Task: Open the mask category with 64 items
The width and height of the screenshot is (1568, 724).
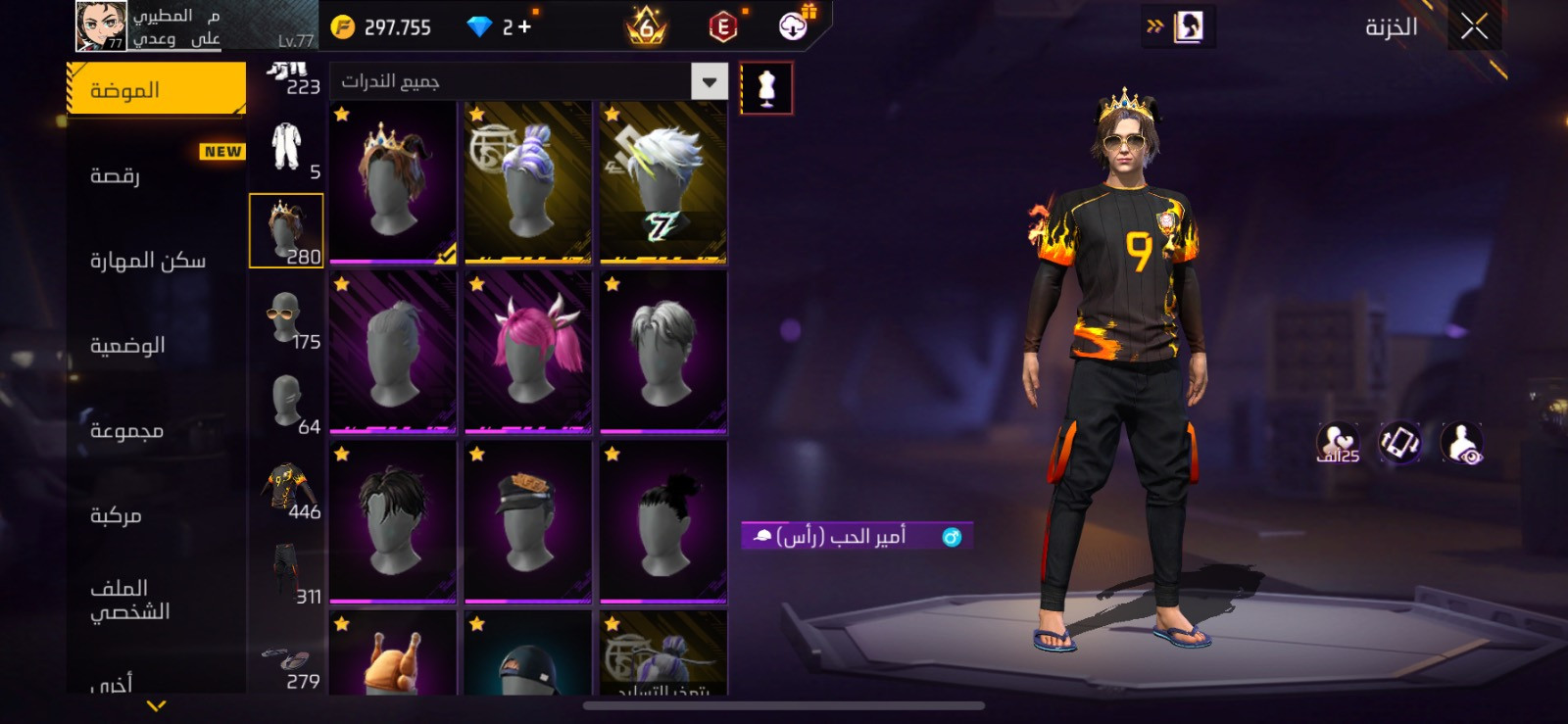Action: coord(287,404)
